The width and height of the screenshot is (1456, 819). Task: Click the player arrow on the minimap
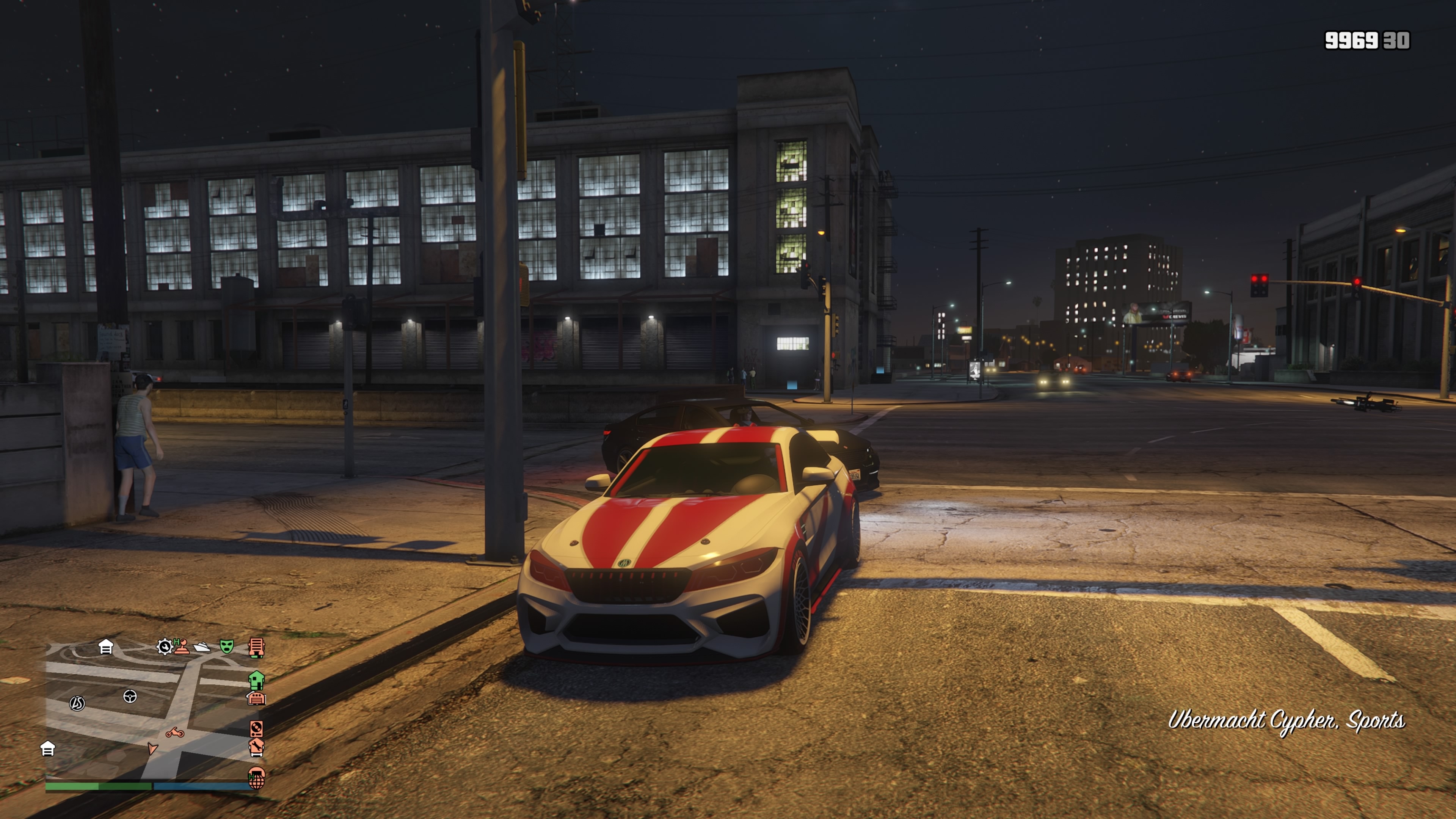coord(152,749)
